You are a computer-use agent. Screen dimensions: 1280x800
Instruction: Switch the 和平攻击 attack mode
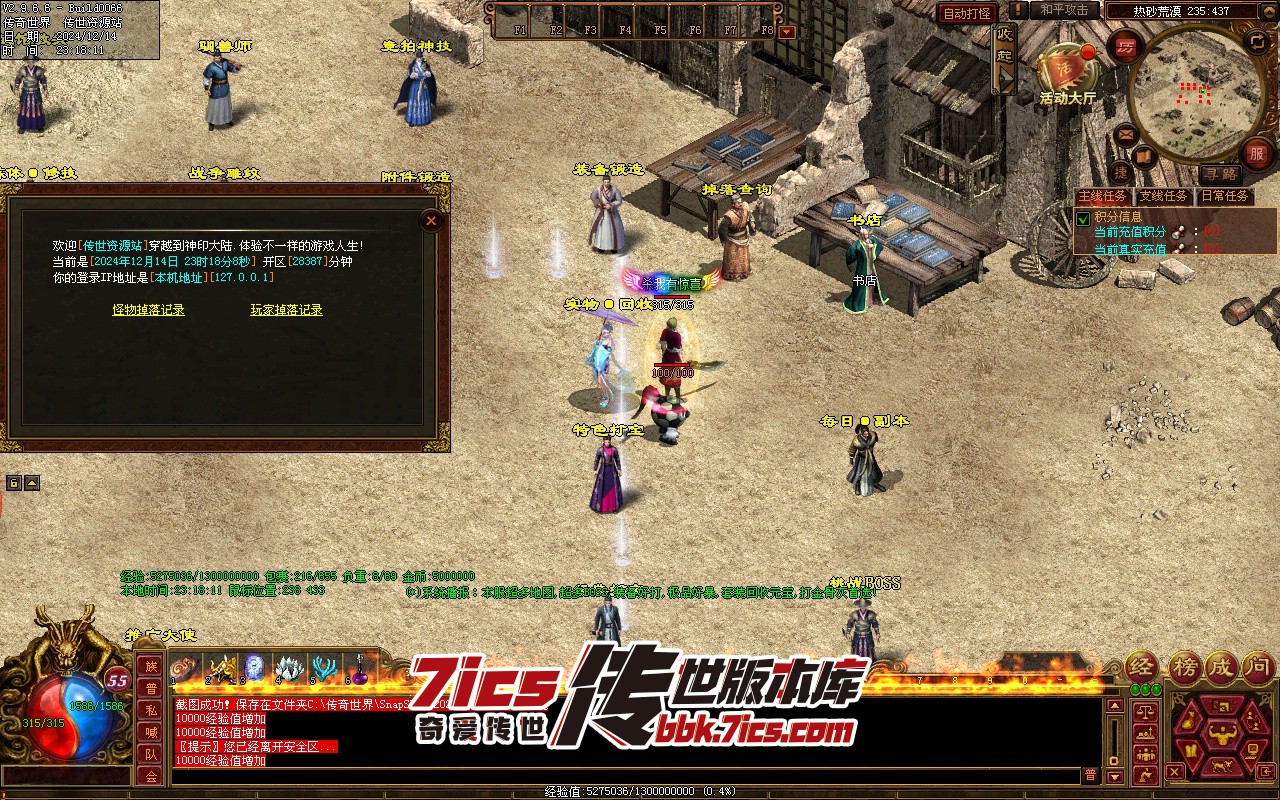pyautogui.click(x=1064, y=10)
